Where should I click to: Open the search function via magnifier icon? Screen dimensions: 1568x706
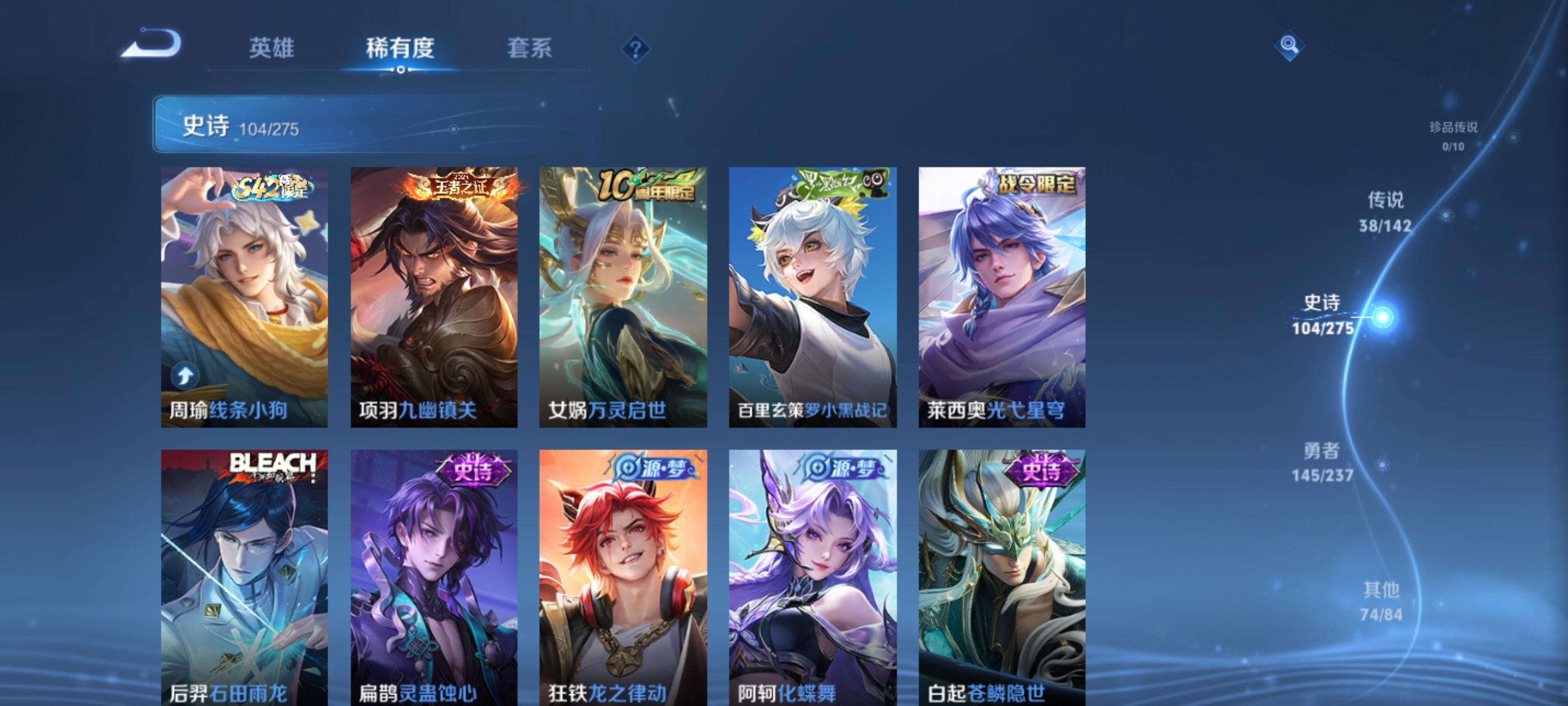(x=1289, y=44)
